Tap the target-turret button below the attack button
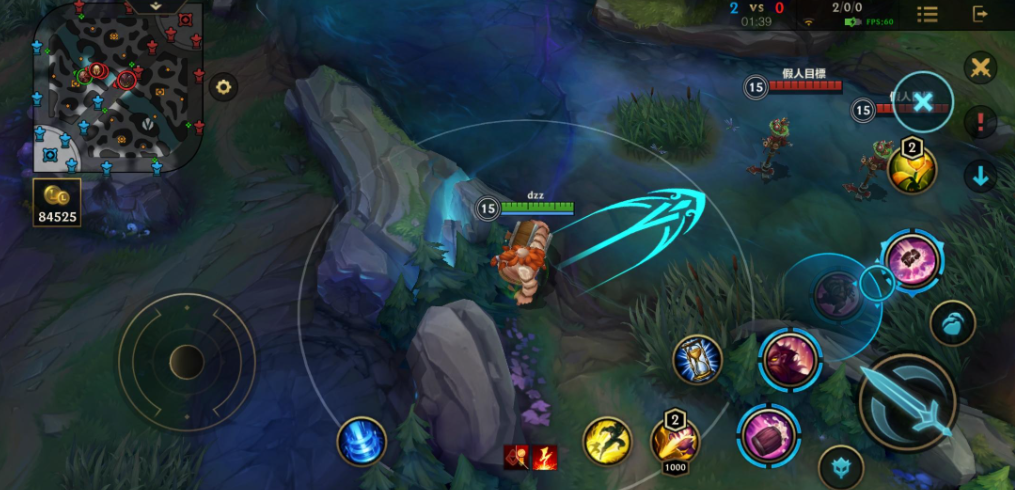This screenshot has height=490, width=1015. point(841,467)
